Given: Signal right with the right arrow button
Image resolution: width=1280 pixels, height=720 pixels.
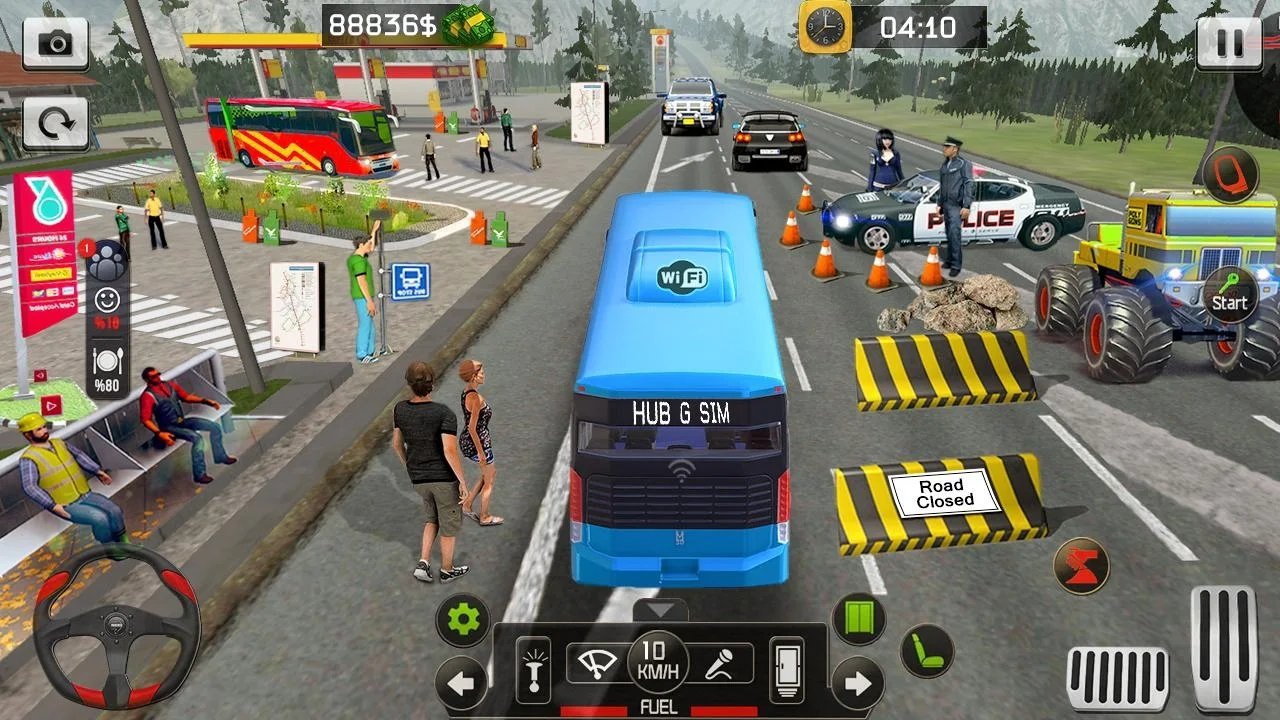Looking at the screenshot, I should pyautogui.click(x=858, y=684).
